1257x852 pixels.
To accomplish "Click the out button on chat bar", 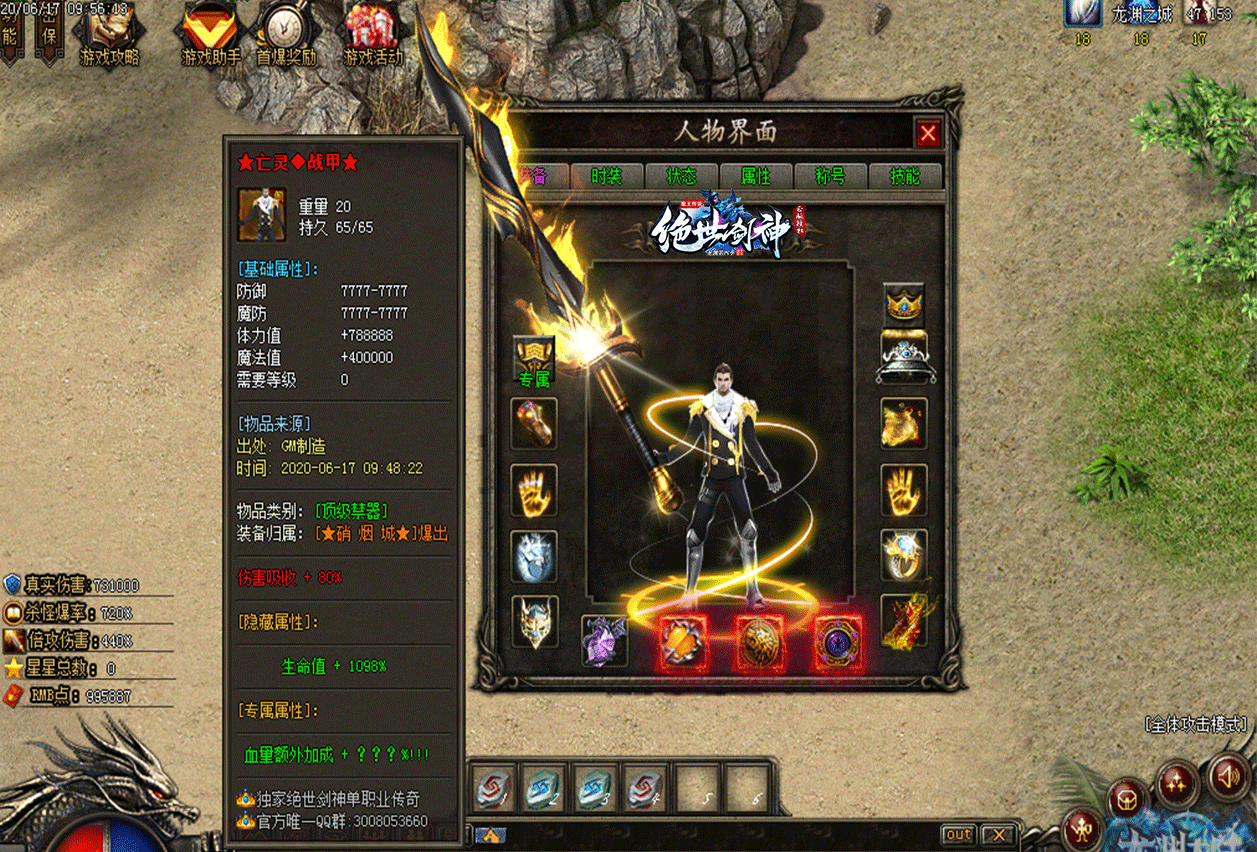I will coord(958,834).
